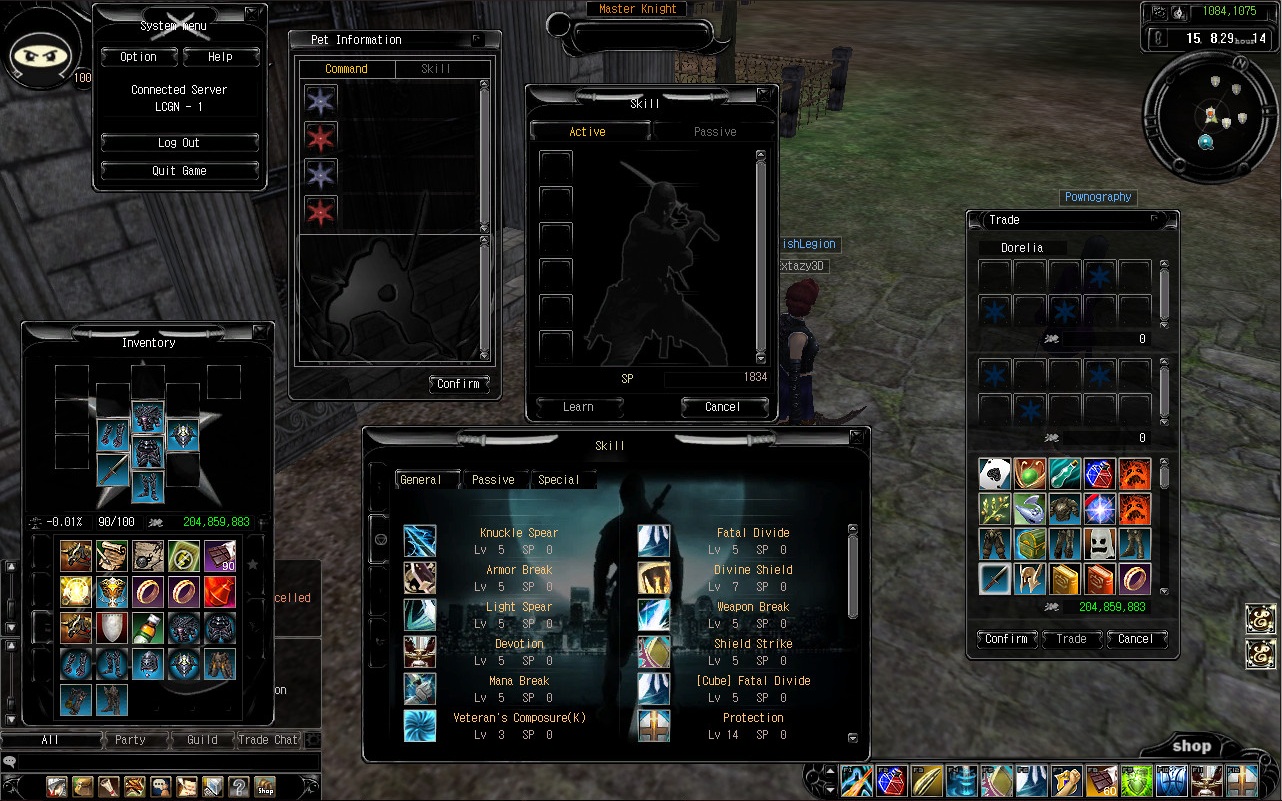The height and width of the screenshot is (801, 1282).
Task: Log Out of the game
Action: [179, 143]
